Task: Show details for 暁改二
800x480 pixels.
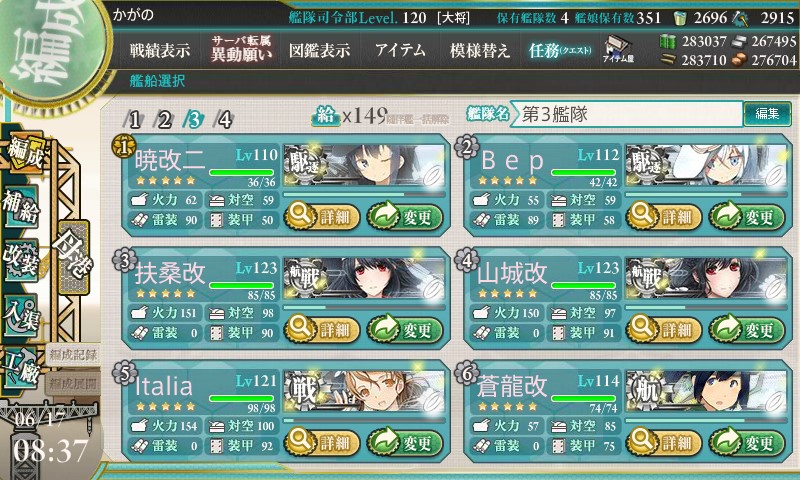Action: [320, 214]
